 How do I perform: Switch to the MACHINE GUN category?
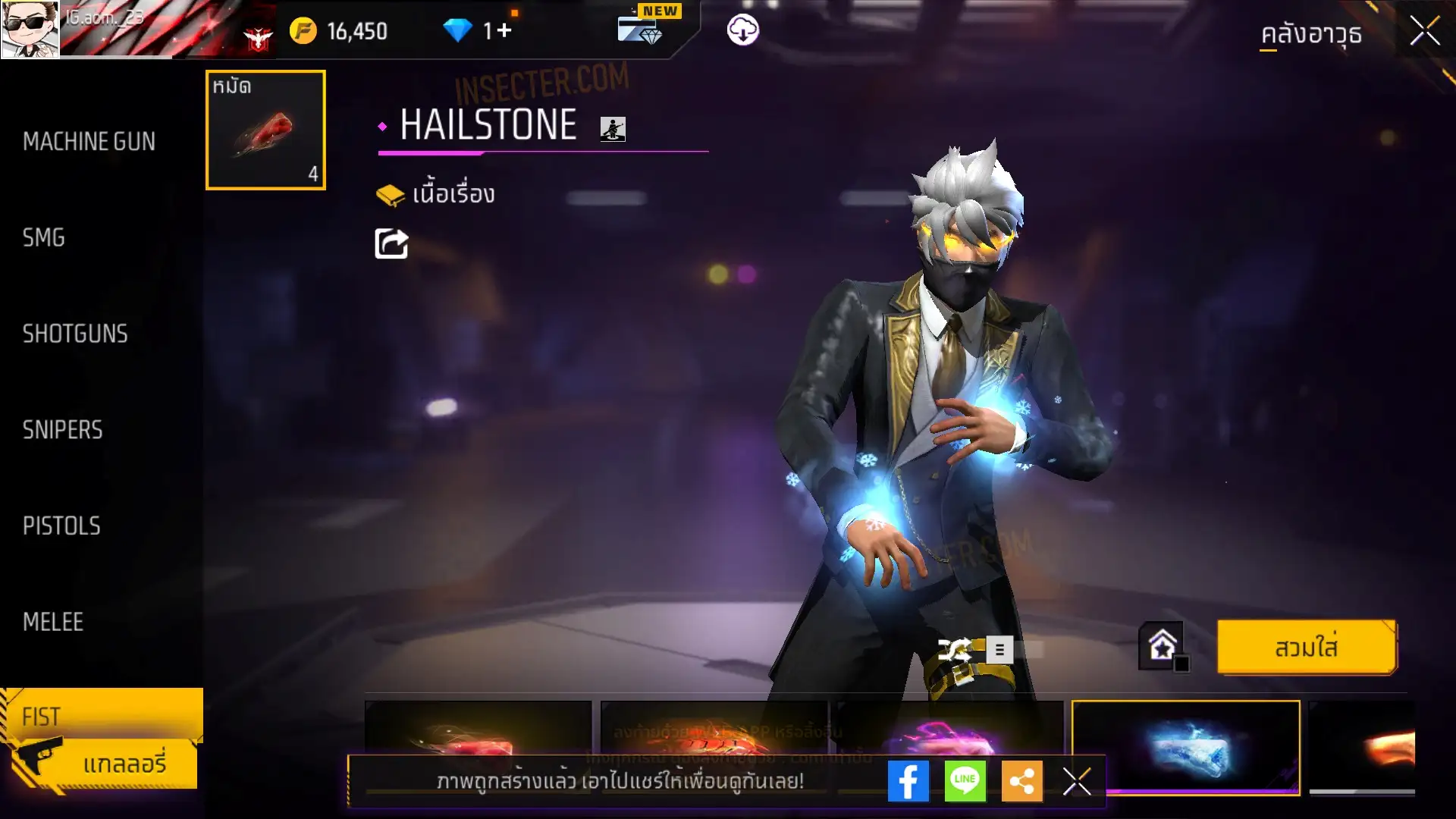click(89, 142)
